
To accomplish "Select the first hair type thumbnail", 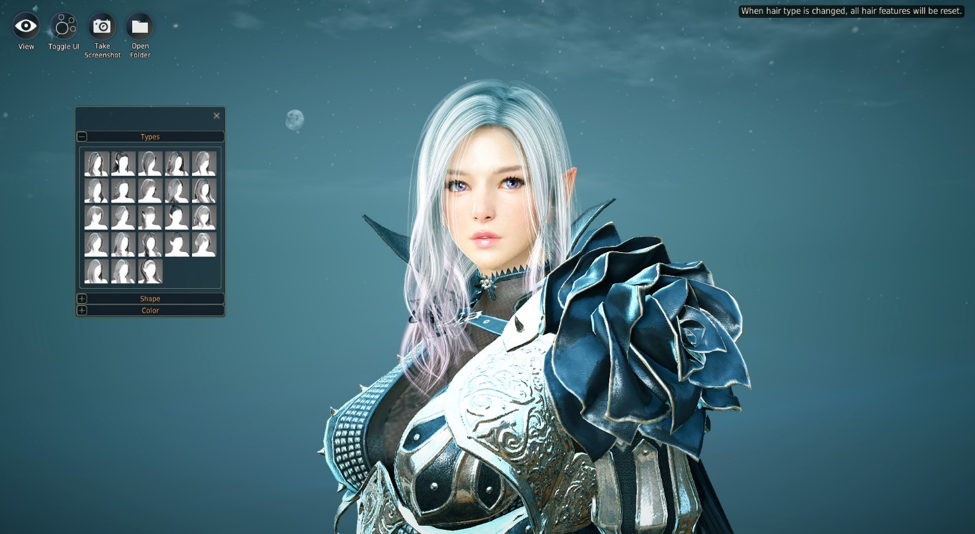I will tap(96, 164).
